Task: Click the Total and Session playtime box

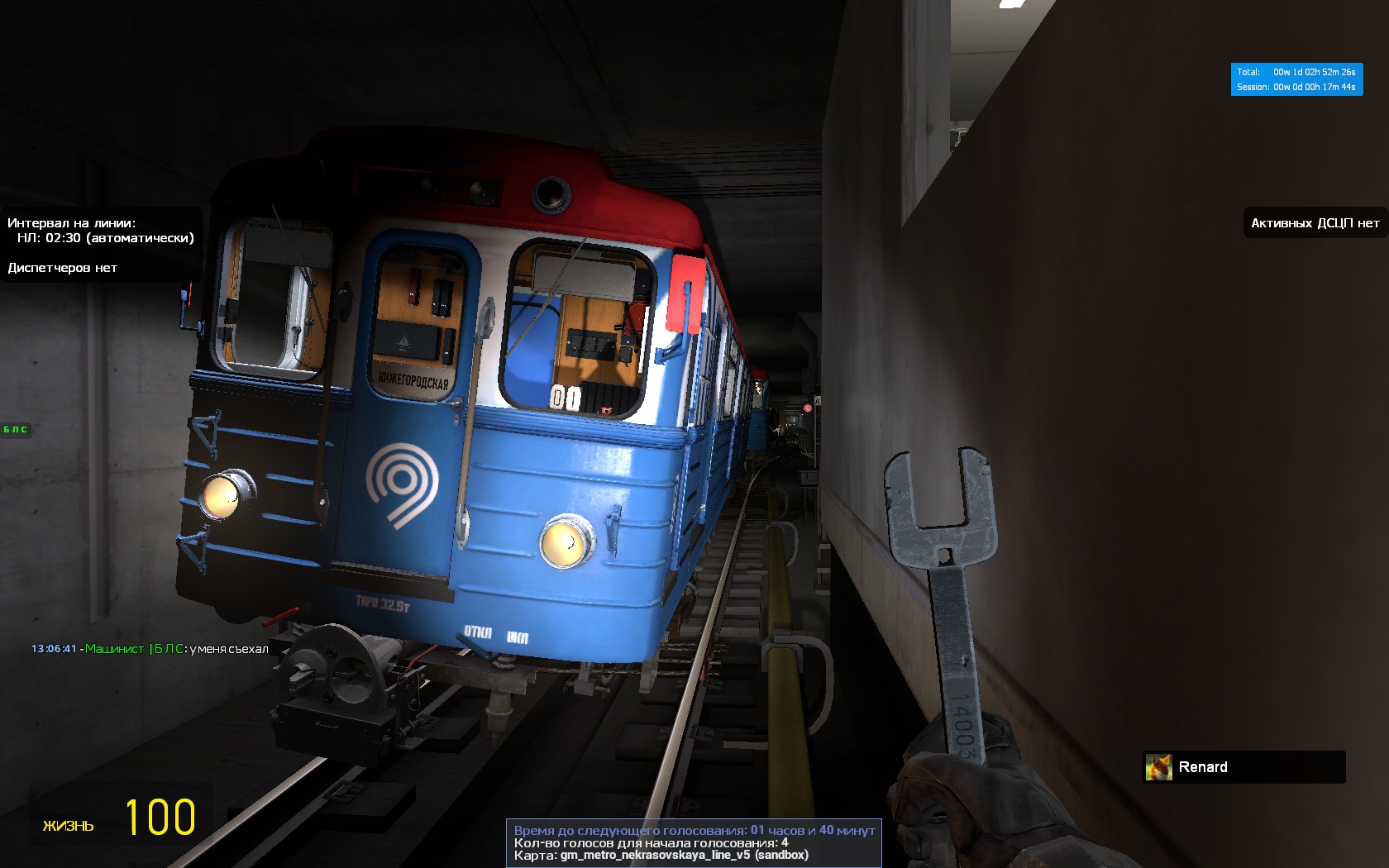Action: click(x=1296, y=79)
